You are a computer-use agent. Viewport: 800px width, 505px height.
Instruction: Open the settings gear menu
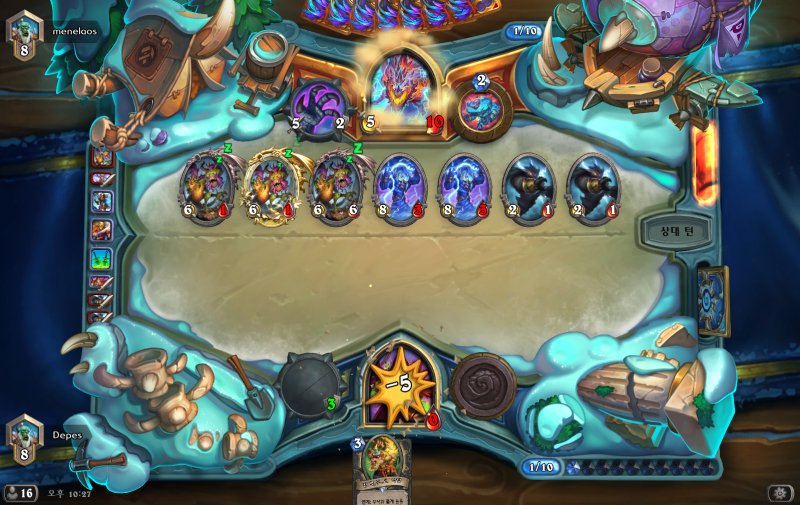point(779,493)
